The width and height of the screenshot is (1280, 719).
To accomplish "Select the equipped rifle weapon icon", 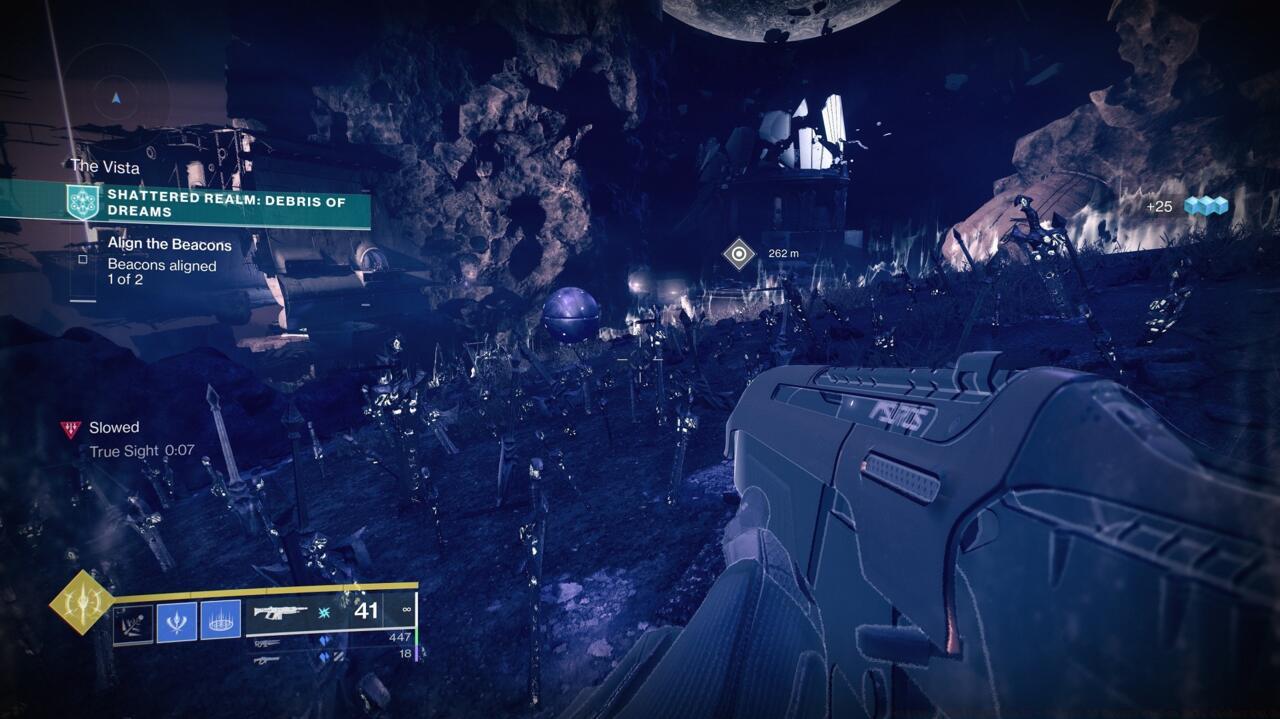I will [x=281, y=611].
